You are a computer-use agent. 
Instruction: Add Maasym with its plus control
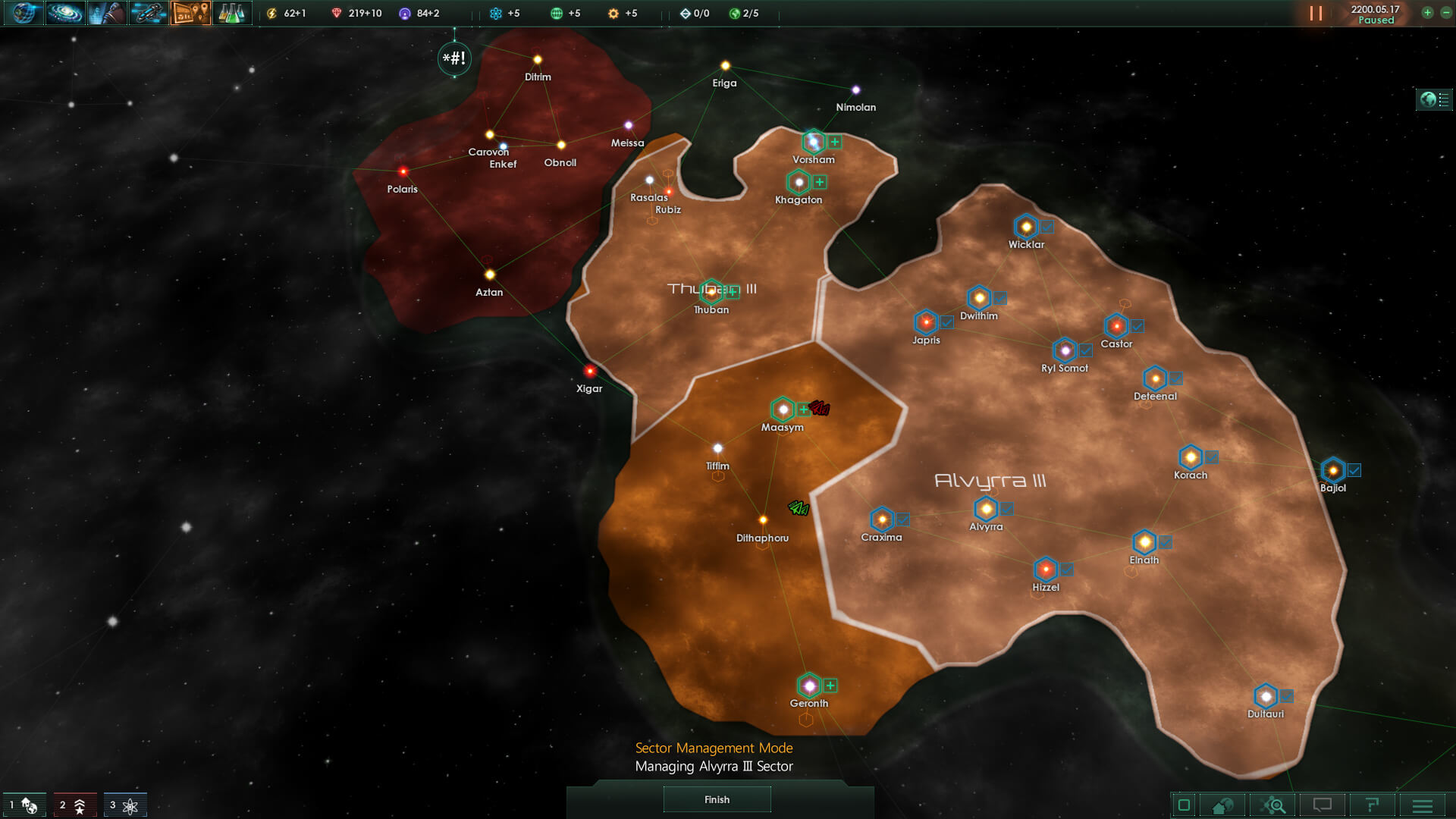click(x=803, y=410)
